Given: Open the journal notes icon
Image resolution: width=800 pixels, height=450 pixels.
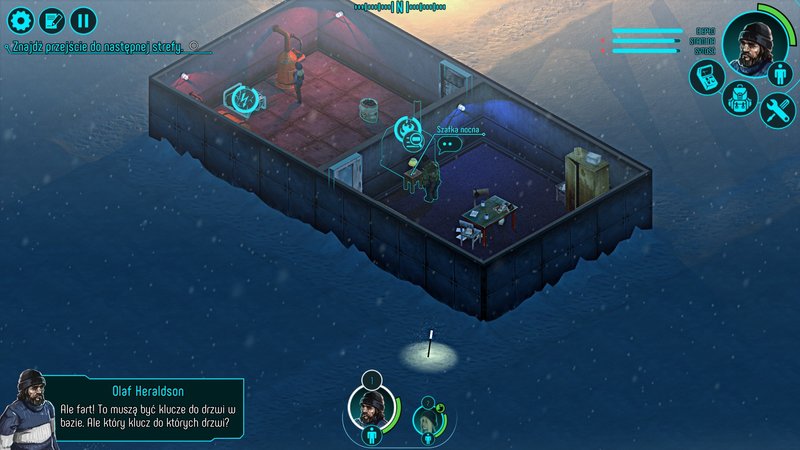Looking at the screenshot, I should [52, 18].
